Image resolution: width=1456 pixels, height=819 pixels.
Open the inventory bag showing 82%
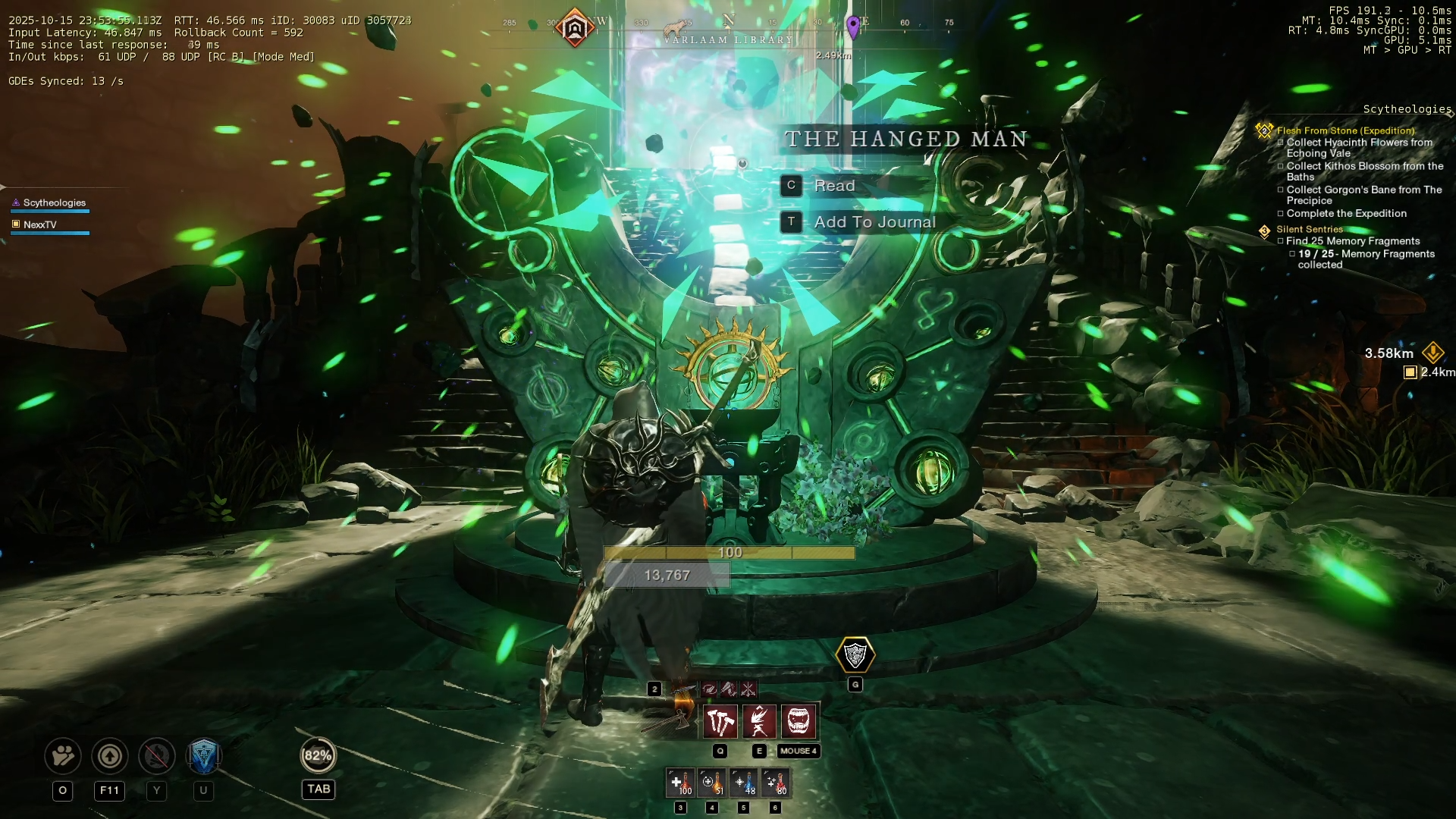tap(318, 756)
